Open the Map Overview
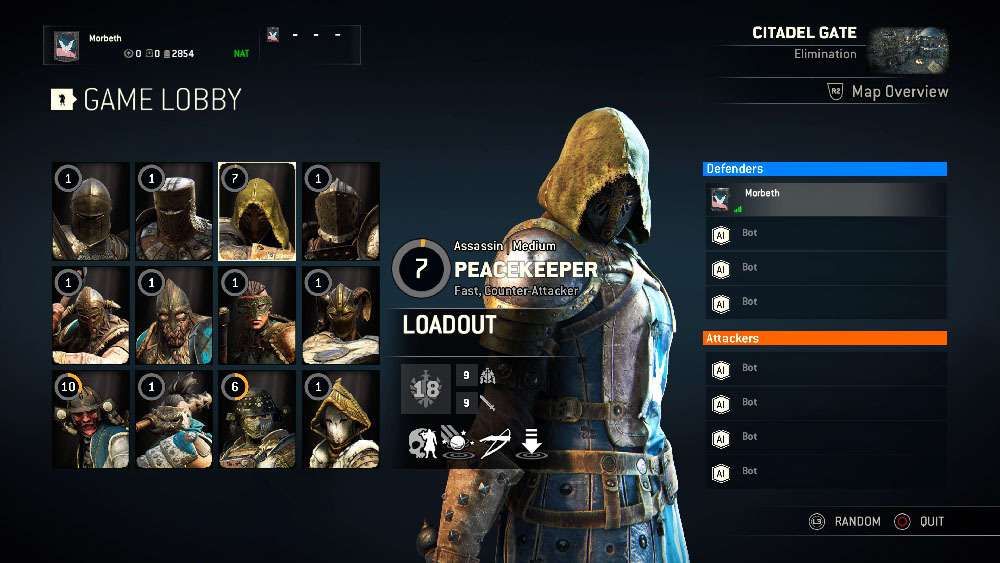This screenshot has width=1000, height=563. coord(888,92)
